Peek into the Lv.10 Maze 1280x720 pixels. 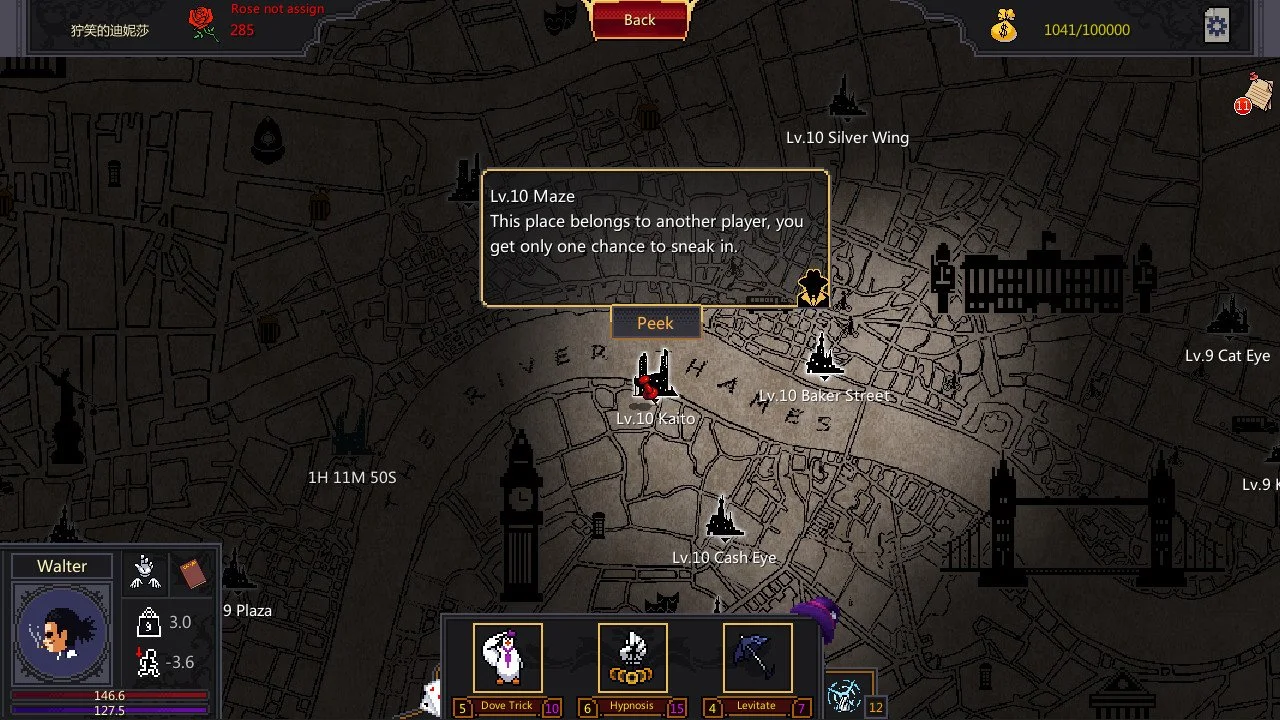(655, 323)
